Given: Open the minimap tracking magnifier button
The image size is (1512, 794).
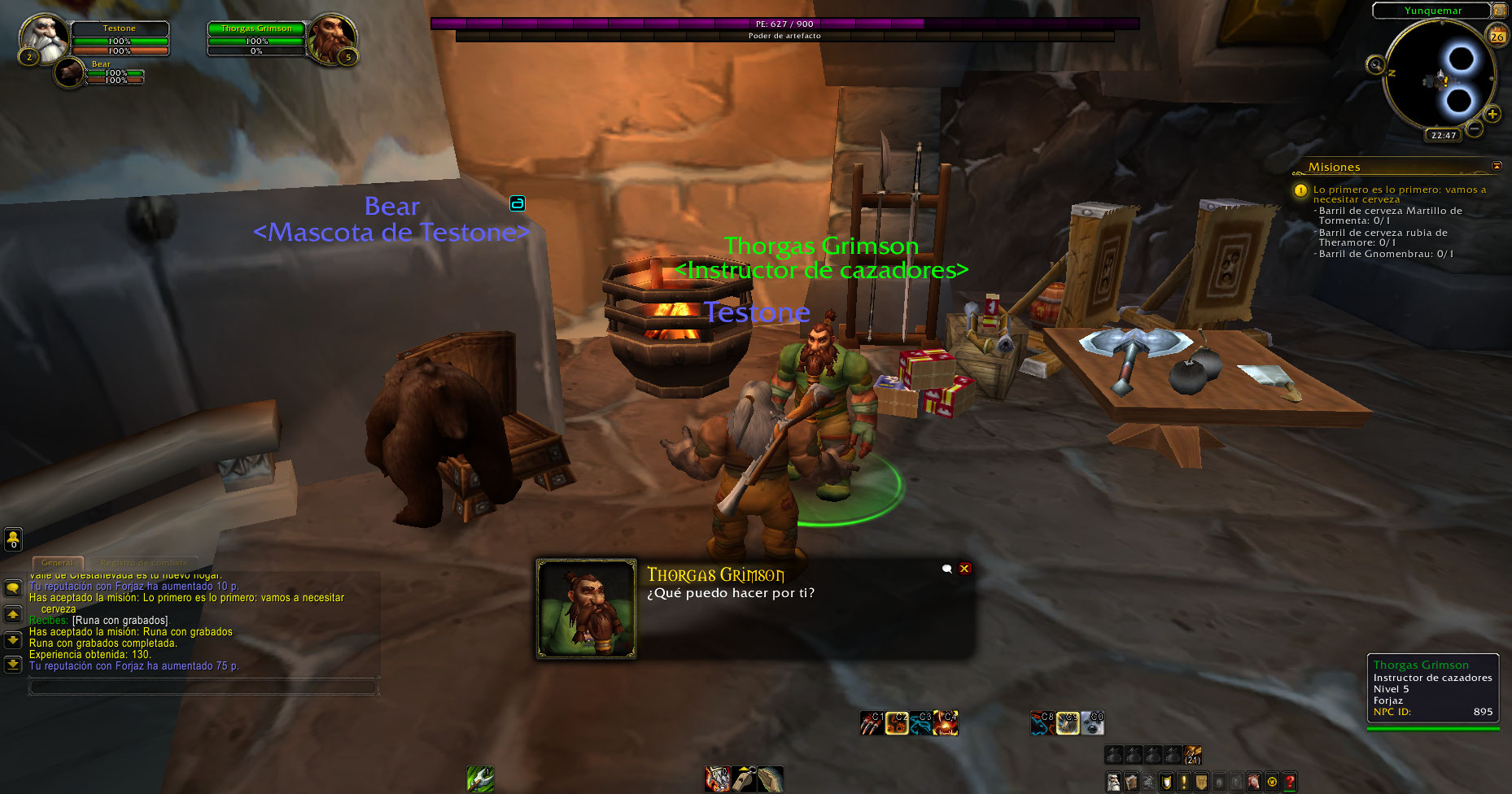Looking at the screenshot, I should tap(1375, 65).
